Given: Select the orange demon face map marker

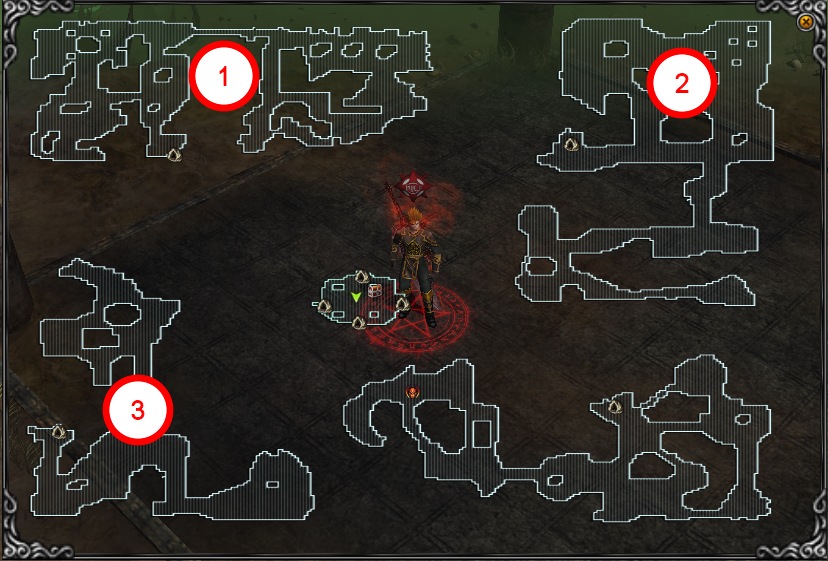Looking at the screenshot, I should (412, 393).
